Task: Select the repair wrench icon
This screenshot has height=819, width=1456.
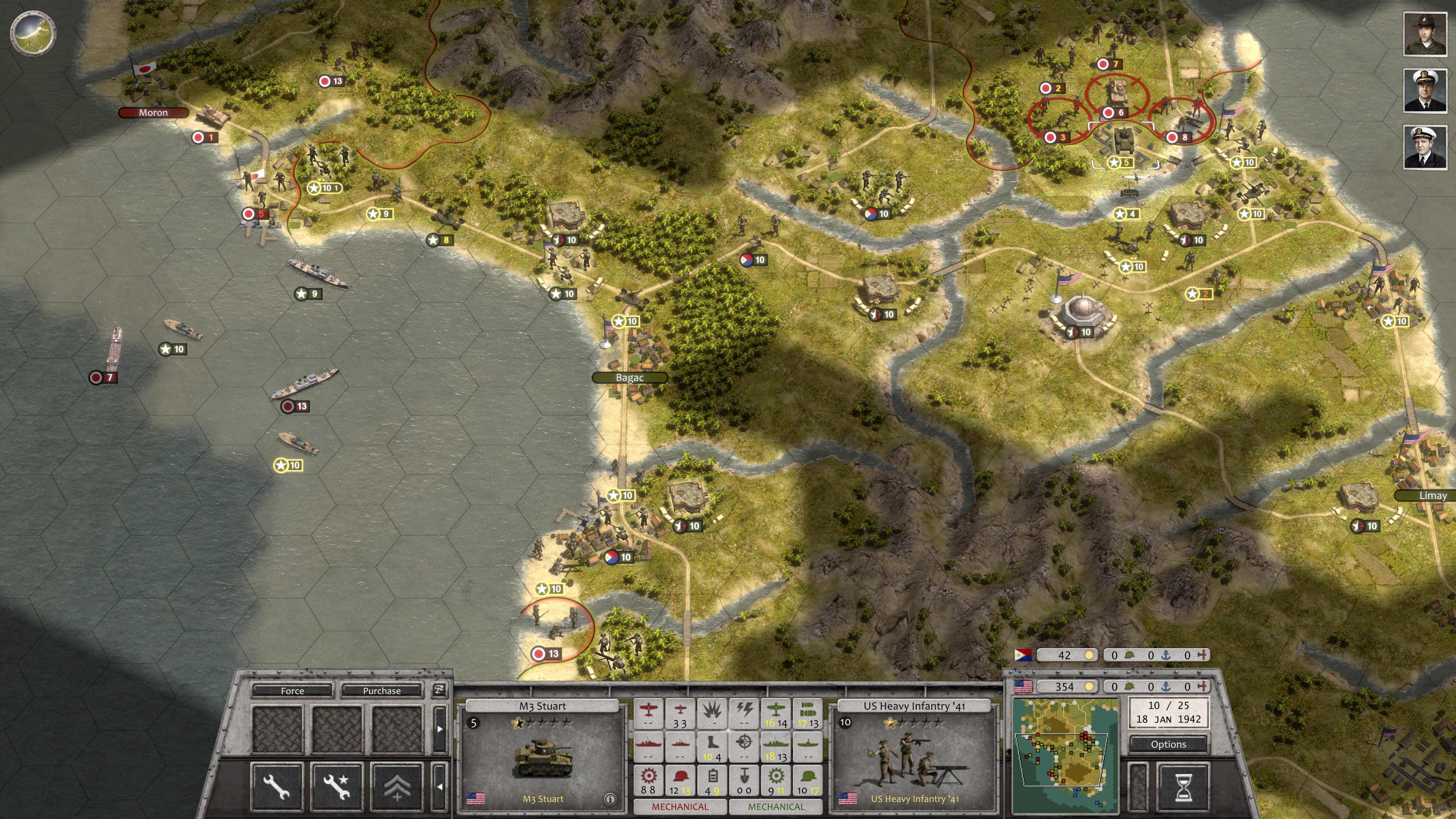Action: [x=278, y=787]
